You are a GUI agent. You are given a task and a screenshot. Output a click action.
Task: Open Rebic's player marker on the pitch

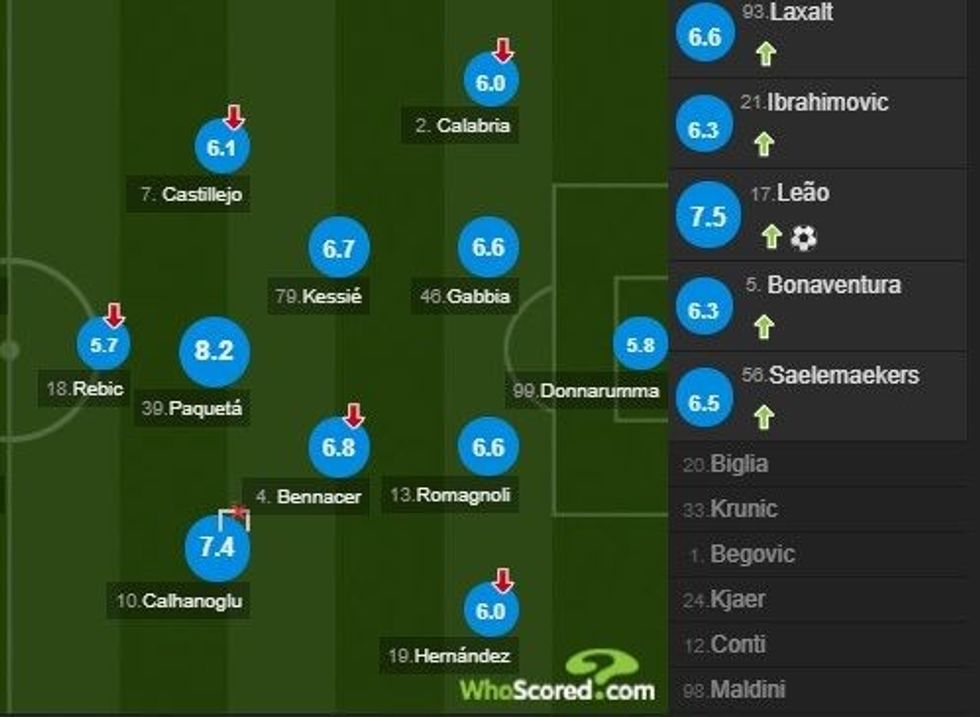pyautogui.click(x=104, y=345)
